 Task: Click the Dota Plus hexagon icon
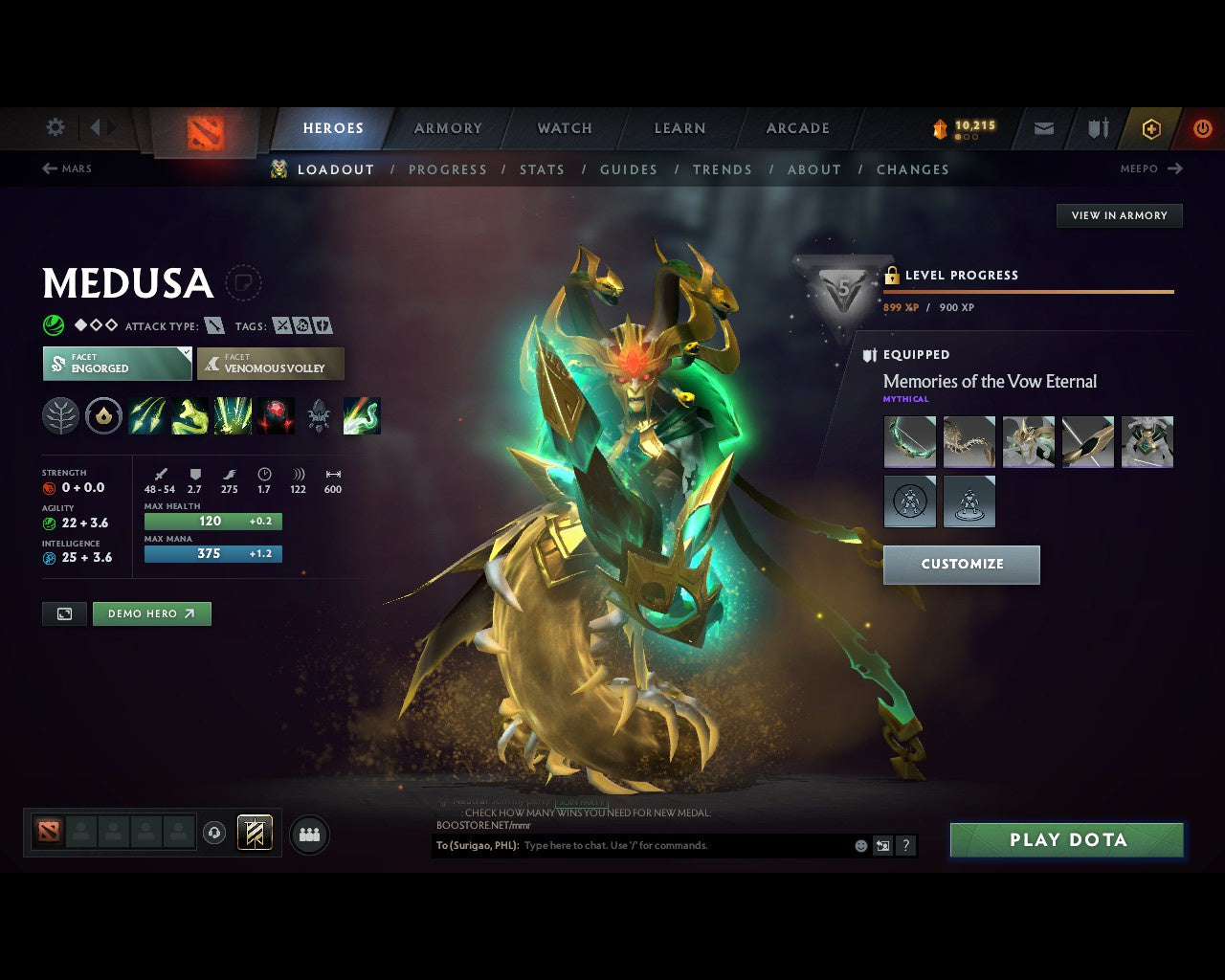[1151, 128]
